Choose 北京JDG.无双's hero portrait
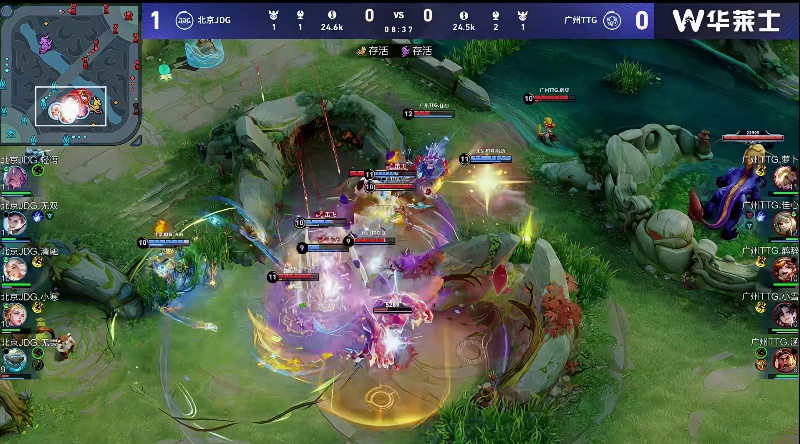The width and height of the screenshot is (800, 444). coord(15,224)
